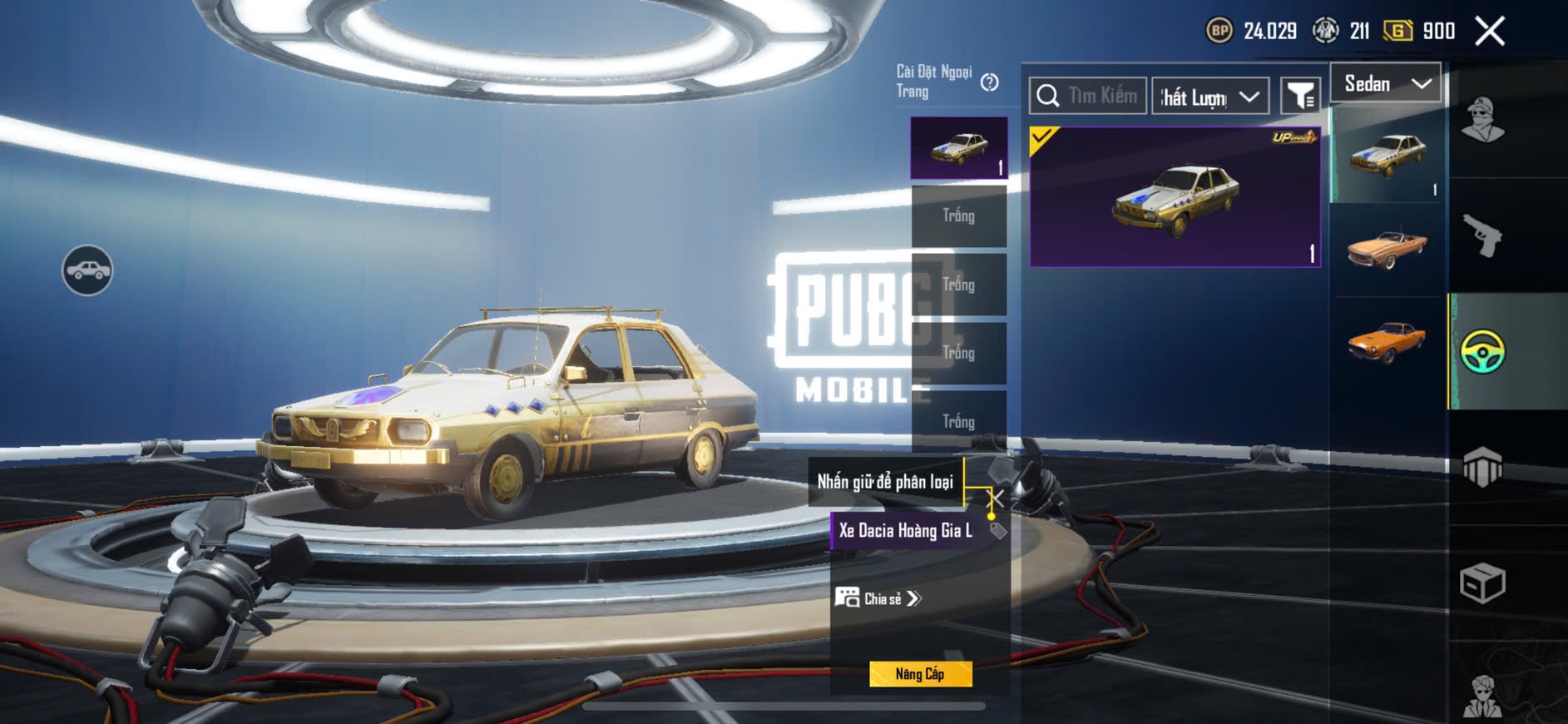This screenshot has height=724, width=1568.
Task: Choose the orange hardtop coupe vehicle thumbnail
Action: [x=1387, y=342]
